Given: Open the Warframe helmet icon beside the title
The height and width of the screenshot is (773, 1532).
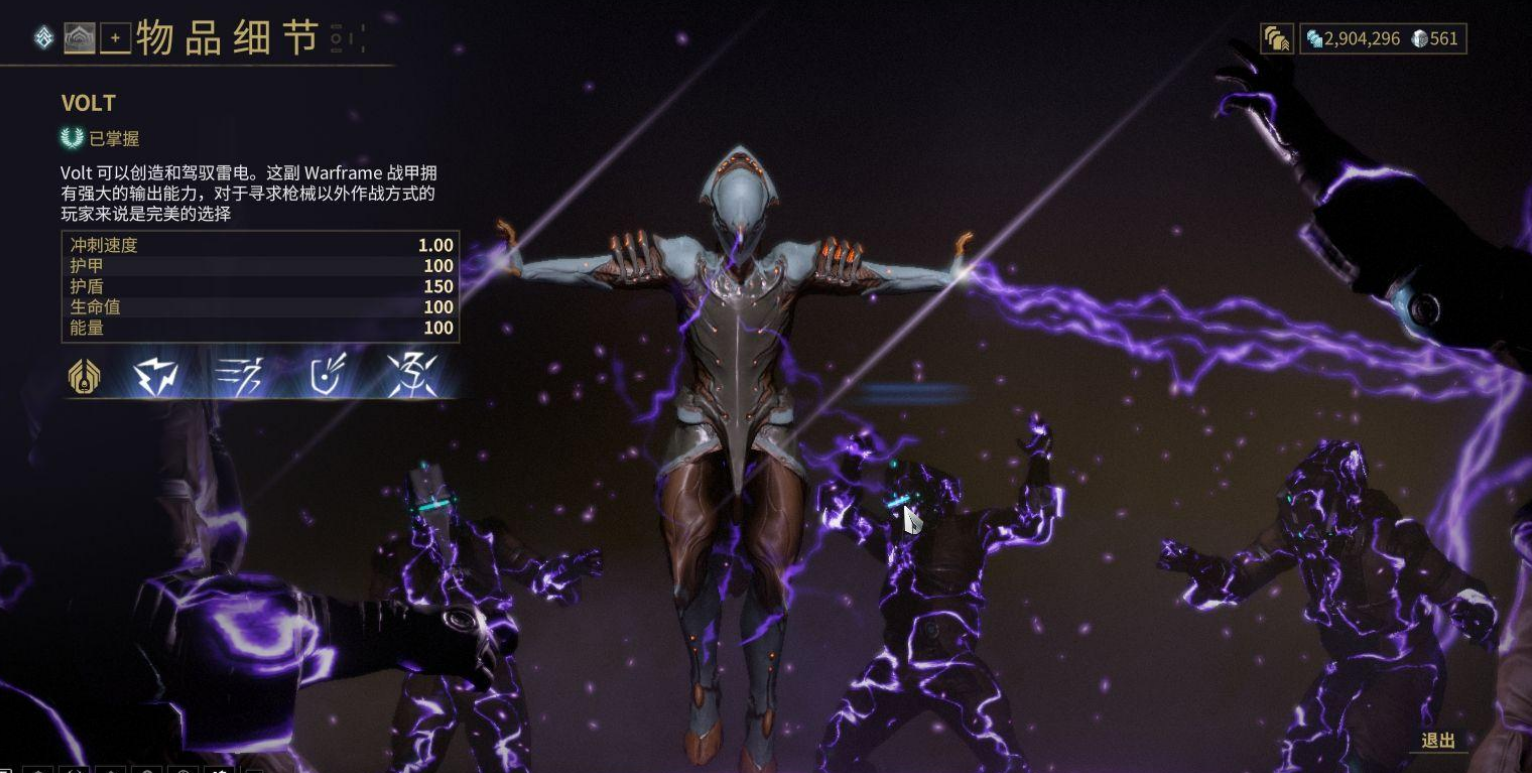Looking at the screenshot, I should pos(79,39).
